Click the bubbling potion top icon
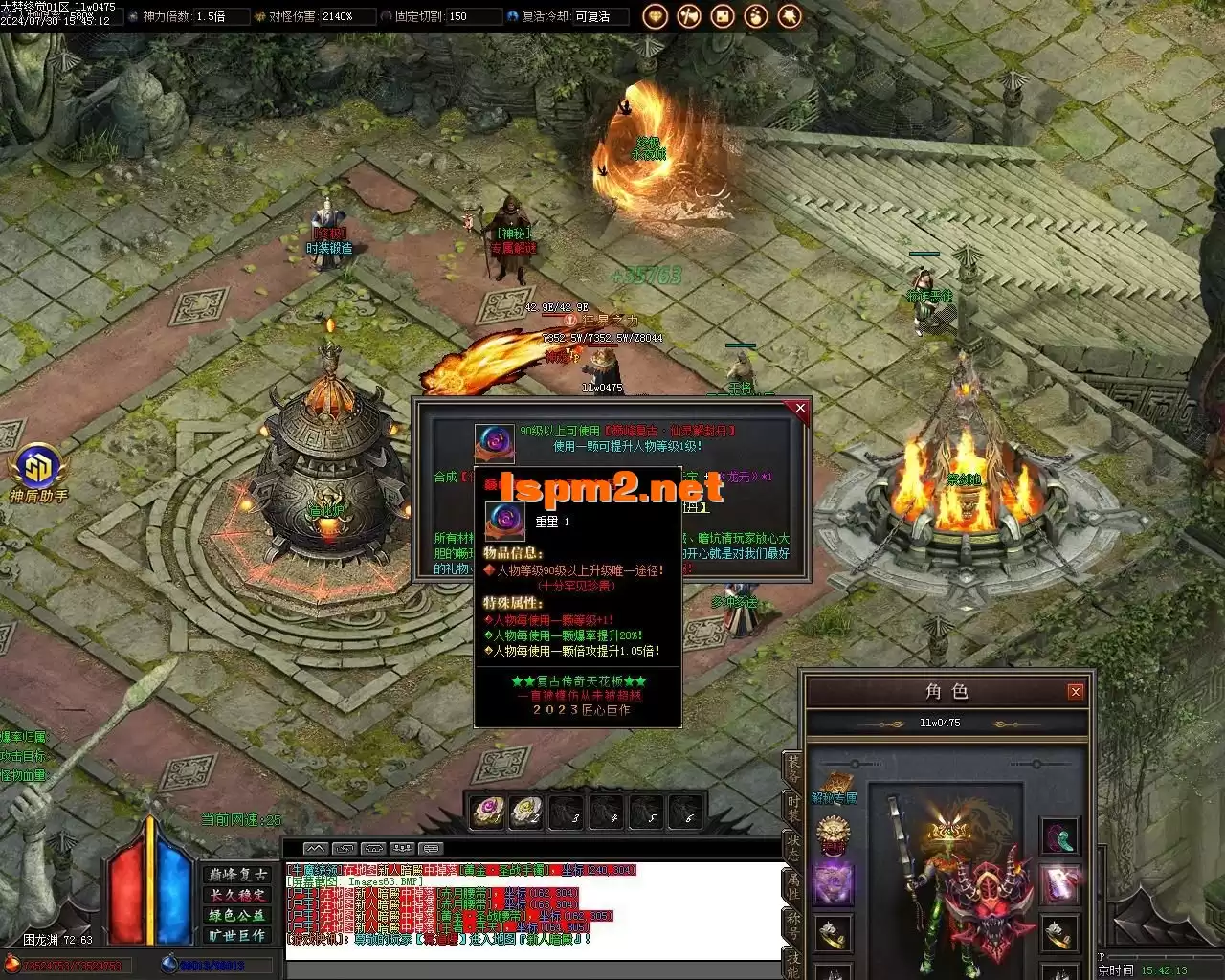1225x980 pixels. tap(756, 16)
